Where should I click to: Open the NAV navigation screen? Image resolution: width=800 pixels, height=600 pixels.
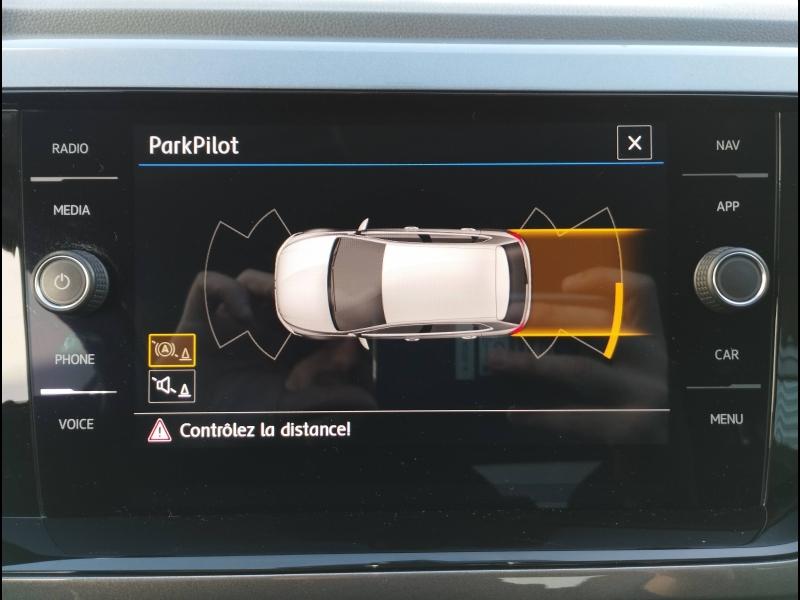coord(727,145)
